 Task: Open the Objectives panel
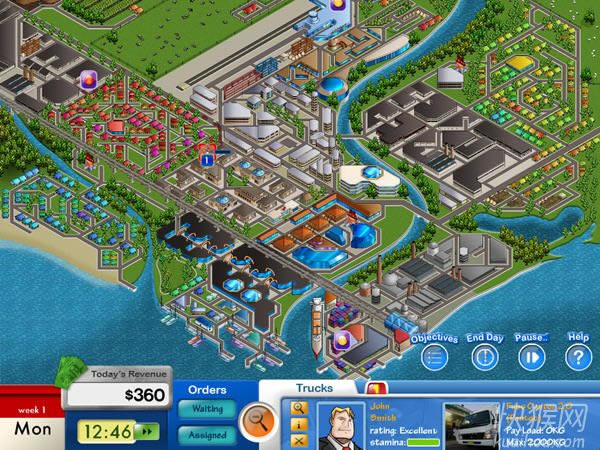click(433, 358)
